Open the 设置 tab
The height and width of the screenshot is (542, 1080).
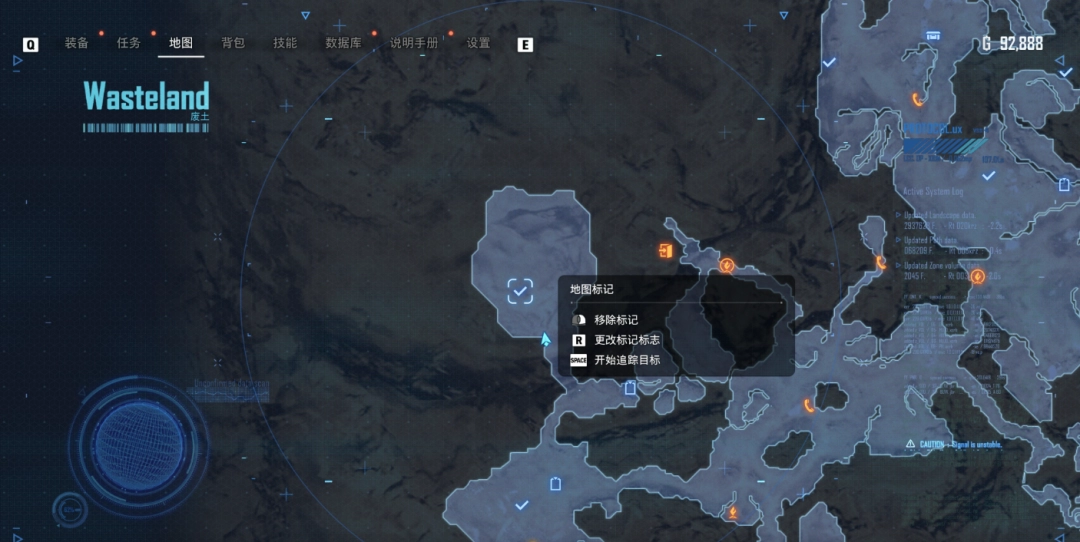click(x=479, y=43)
